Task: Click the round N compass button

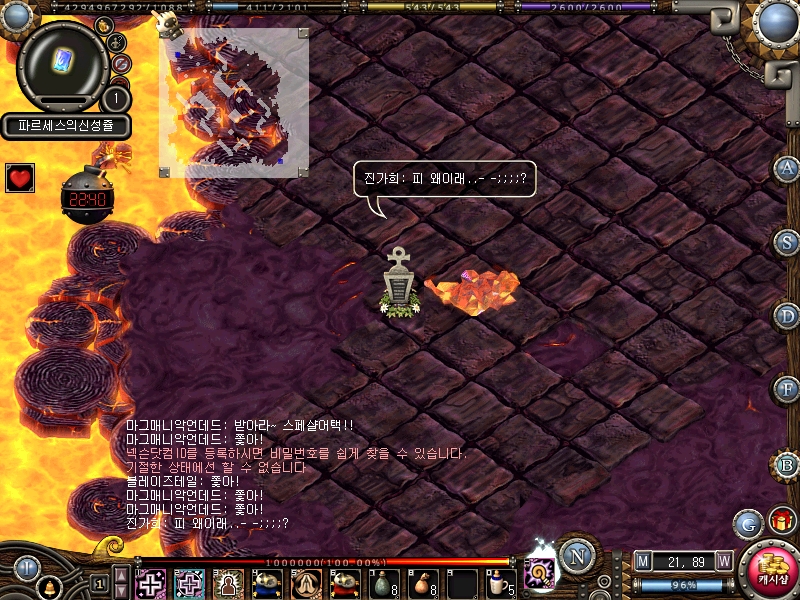Action: tap(575, 554)
